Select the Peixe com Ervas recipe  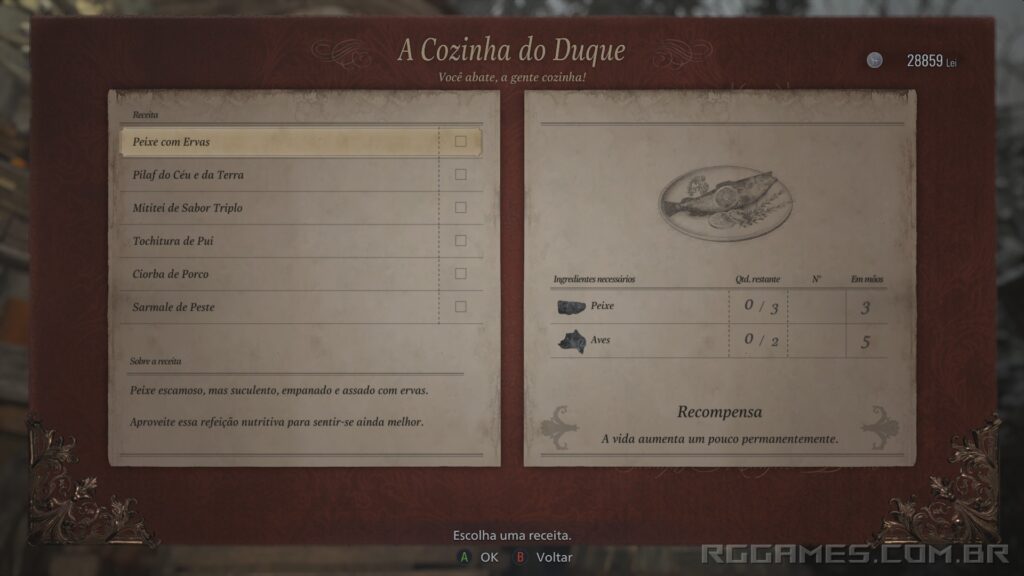(280, 142)
